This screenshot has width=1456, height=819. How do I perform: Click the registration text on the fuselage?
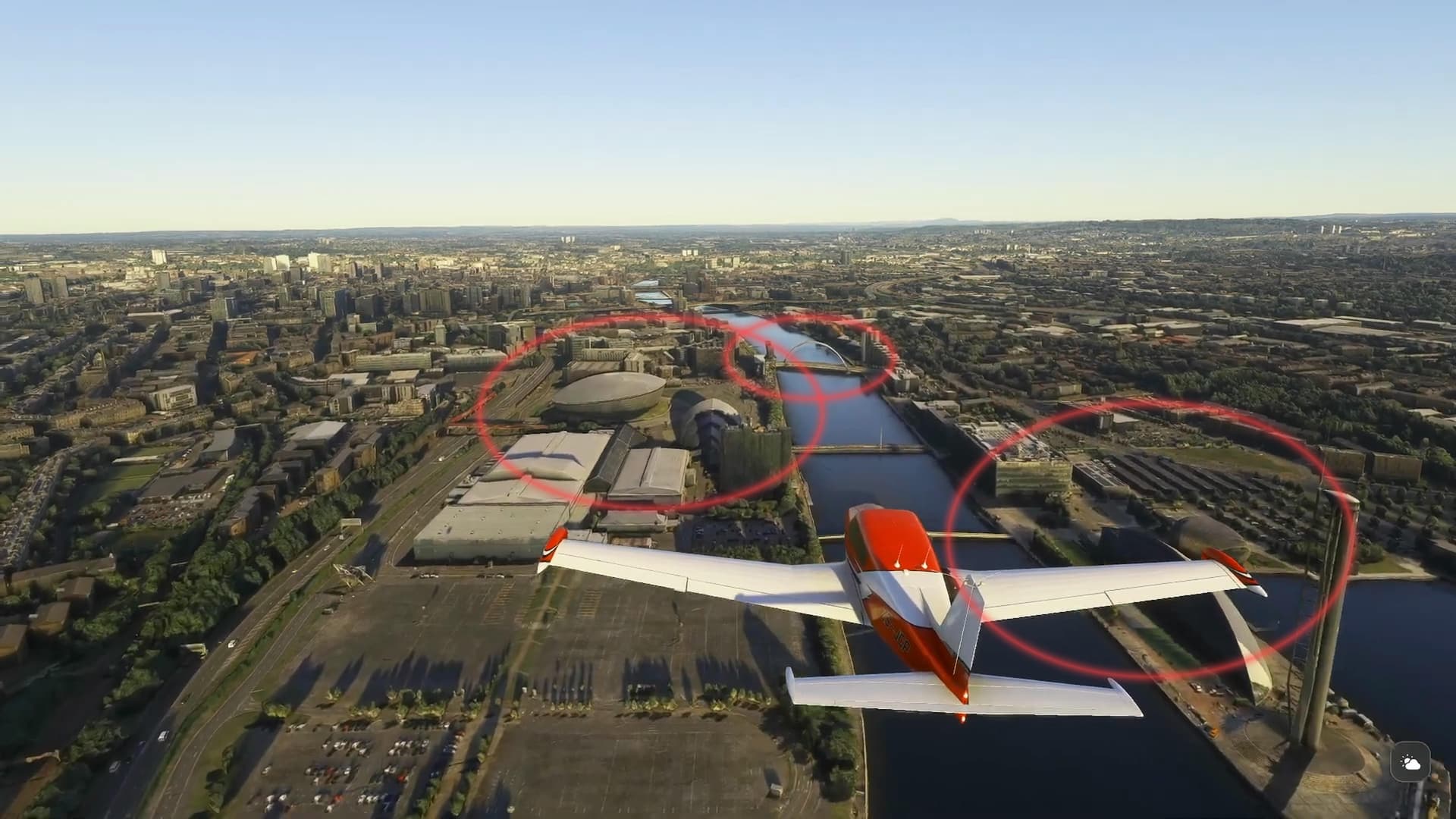pyautogui.click(x=895, y=631)
